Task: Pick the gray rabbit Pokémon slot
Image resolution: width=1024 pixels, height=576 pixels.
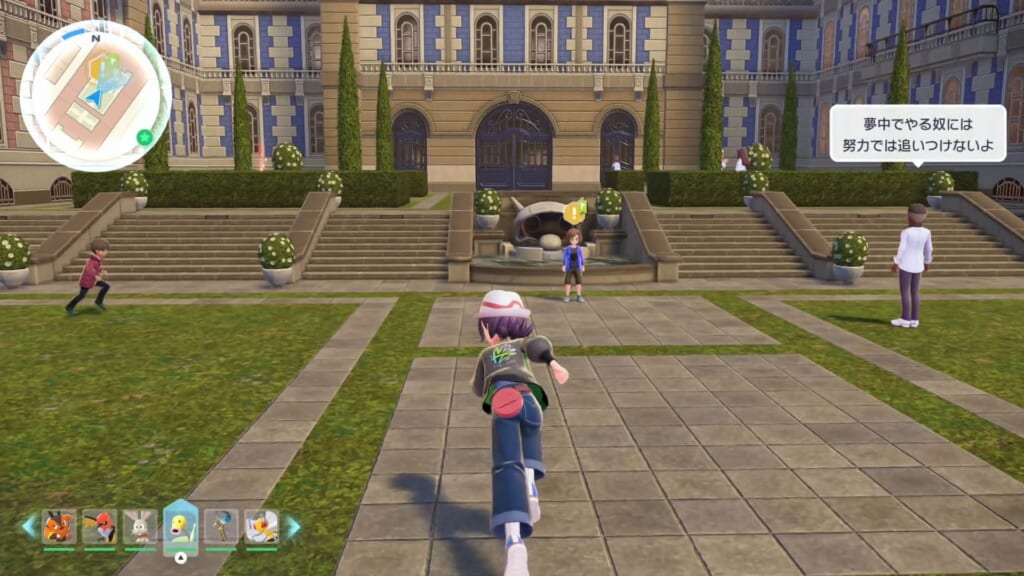Action: 140,526
